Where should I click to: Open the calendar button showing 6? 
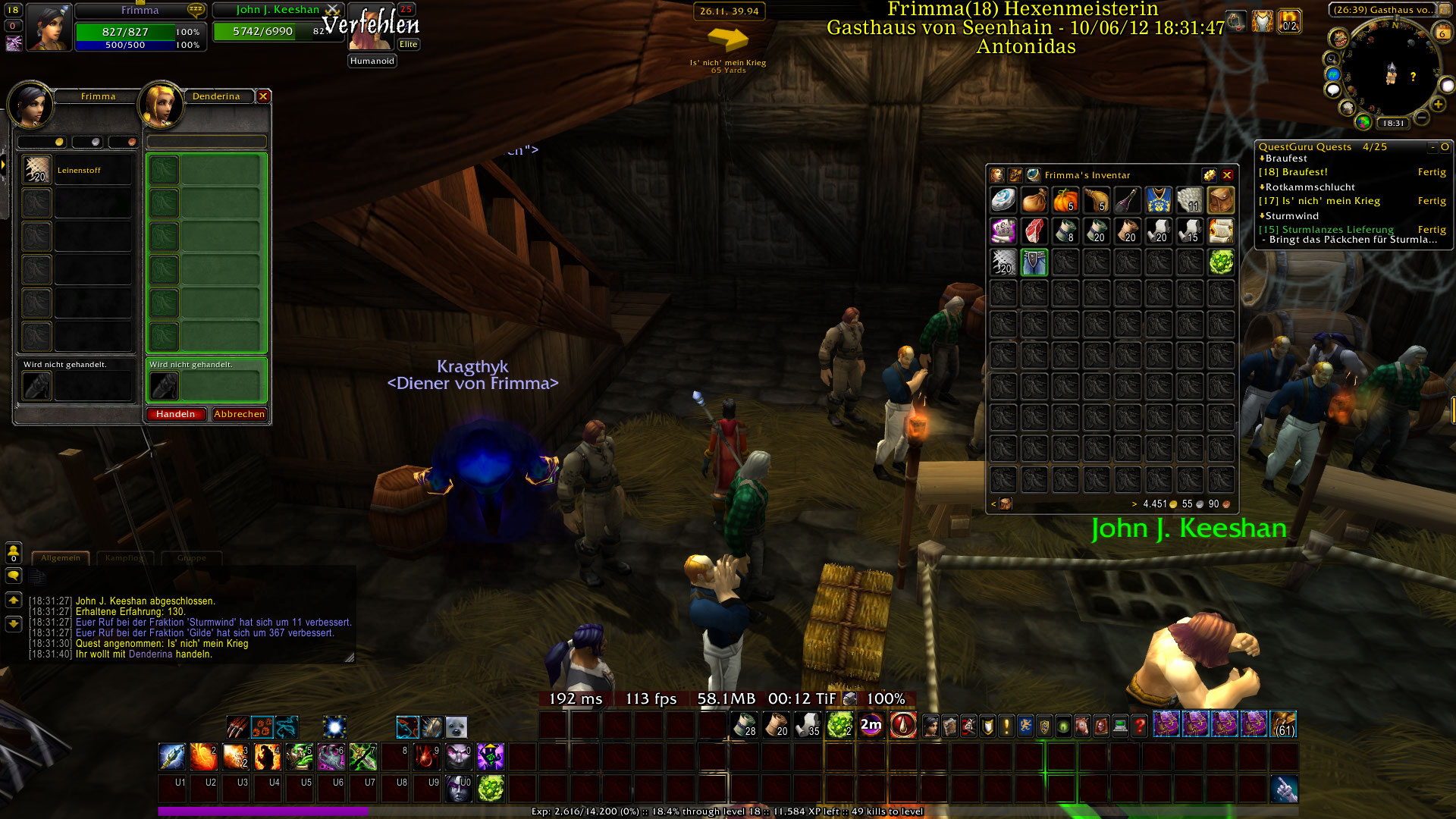[1442, 33]
